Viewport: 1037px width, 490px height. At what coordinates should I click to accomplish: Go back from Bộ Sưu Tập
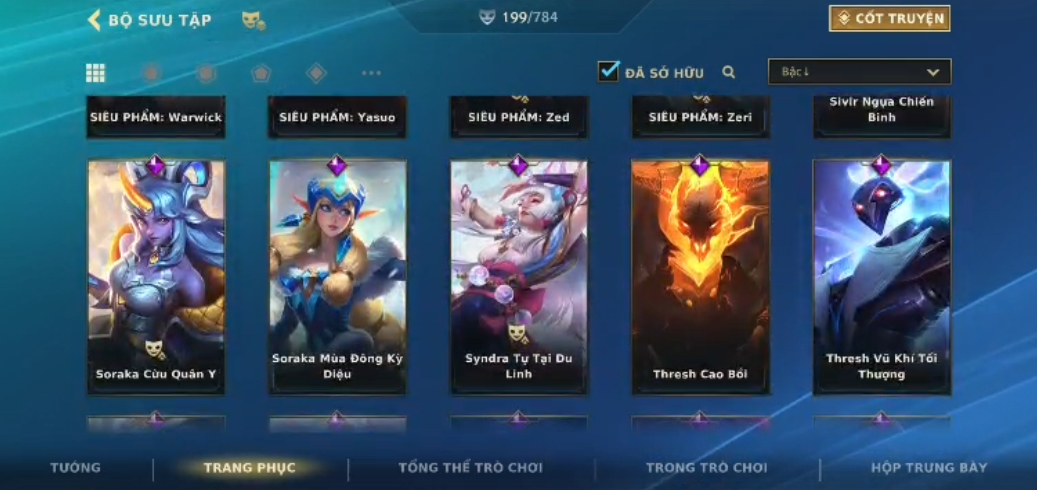tap(95, 20)
